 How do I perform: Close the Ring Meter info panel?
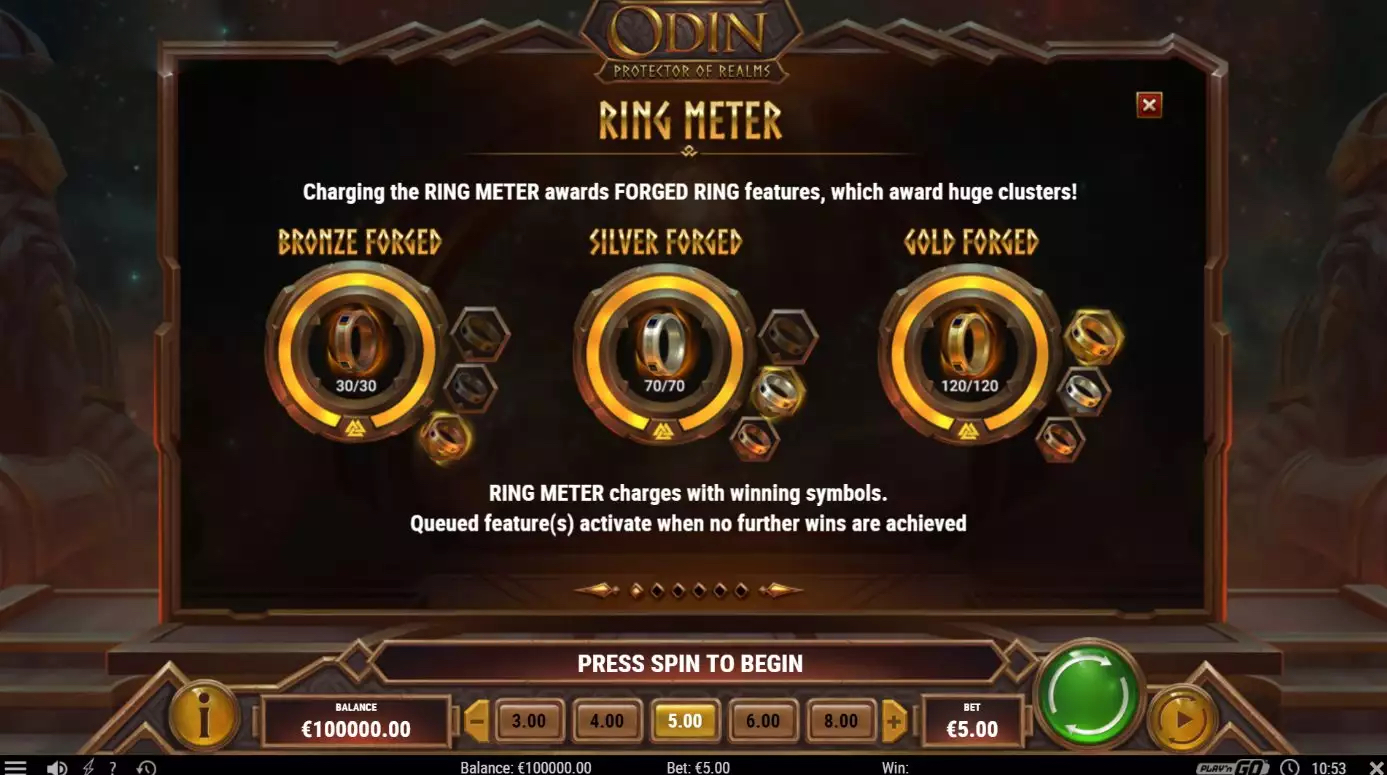[1149, 105]
